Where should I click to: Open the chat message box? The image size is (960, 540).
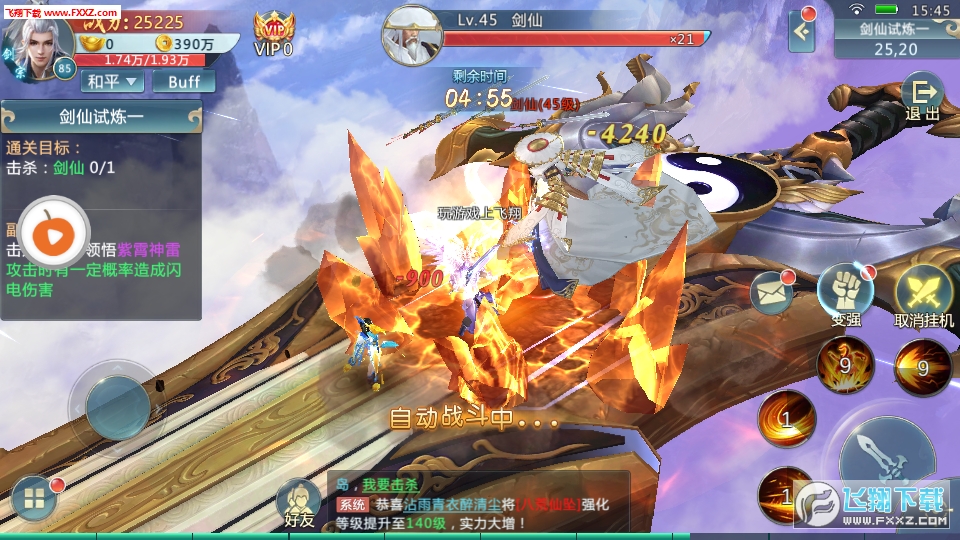pos(478,498)
